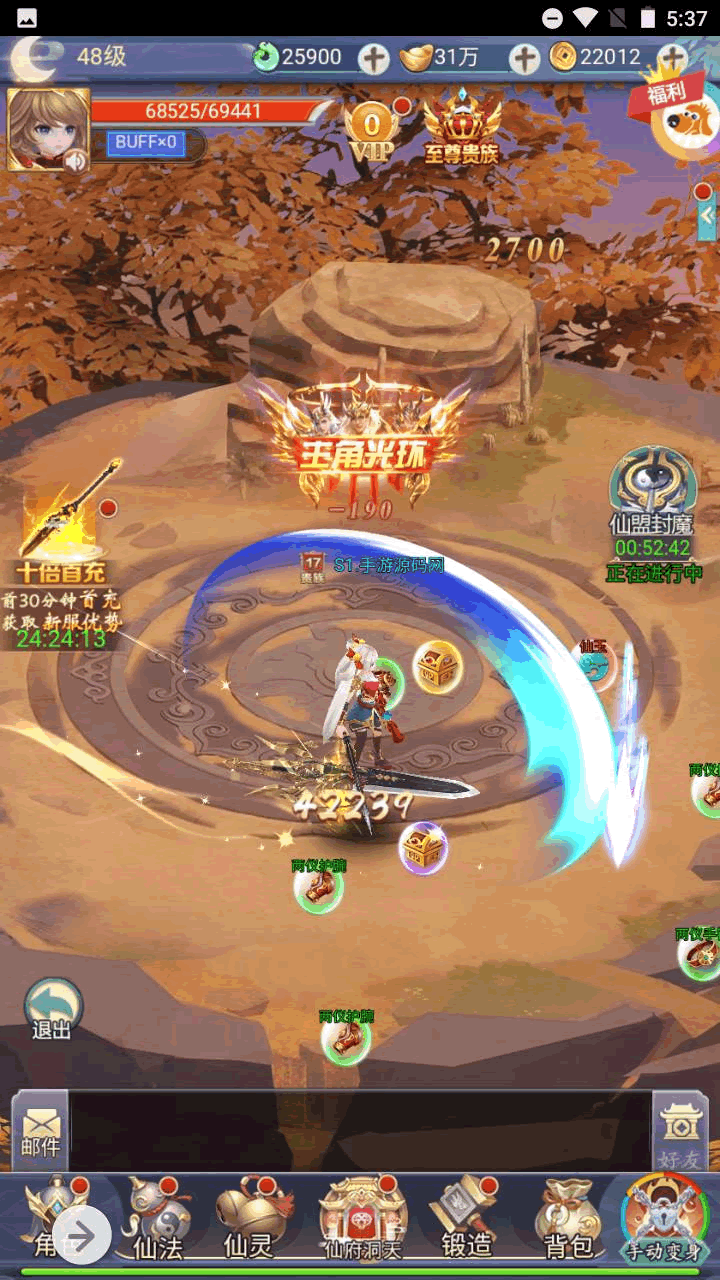Open the 锻造 forging menu
This screenshot has width=720, height=1280.
click(467, 1218)
